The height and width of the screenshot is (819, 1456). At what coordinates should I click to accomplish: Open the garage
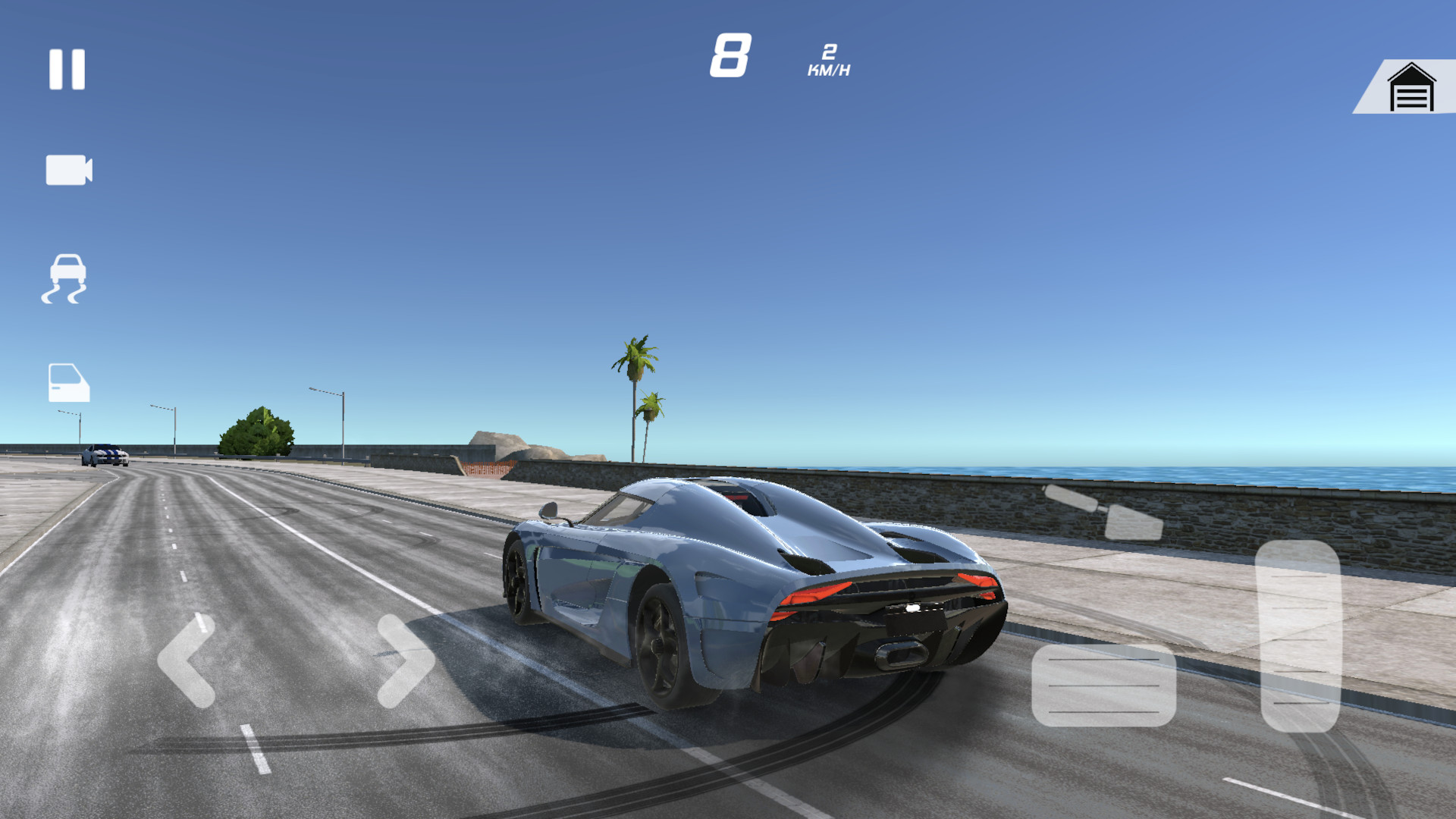1410,88
